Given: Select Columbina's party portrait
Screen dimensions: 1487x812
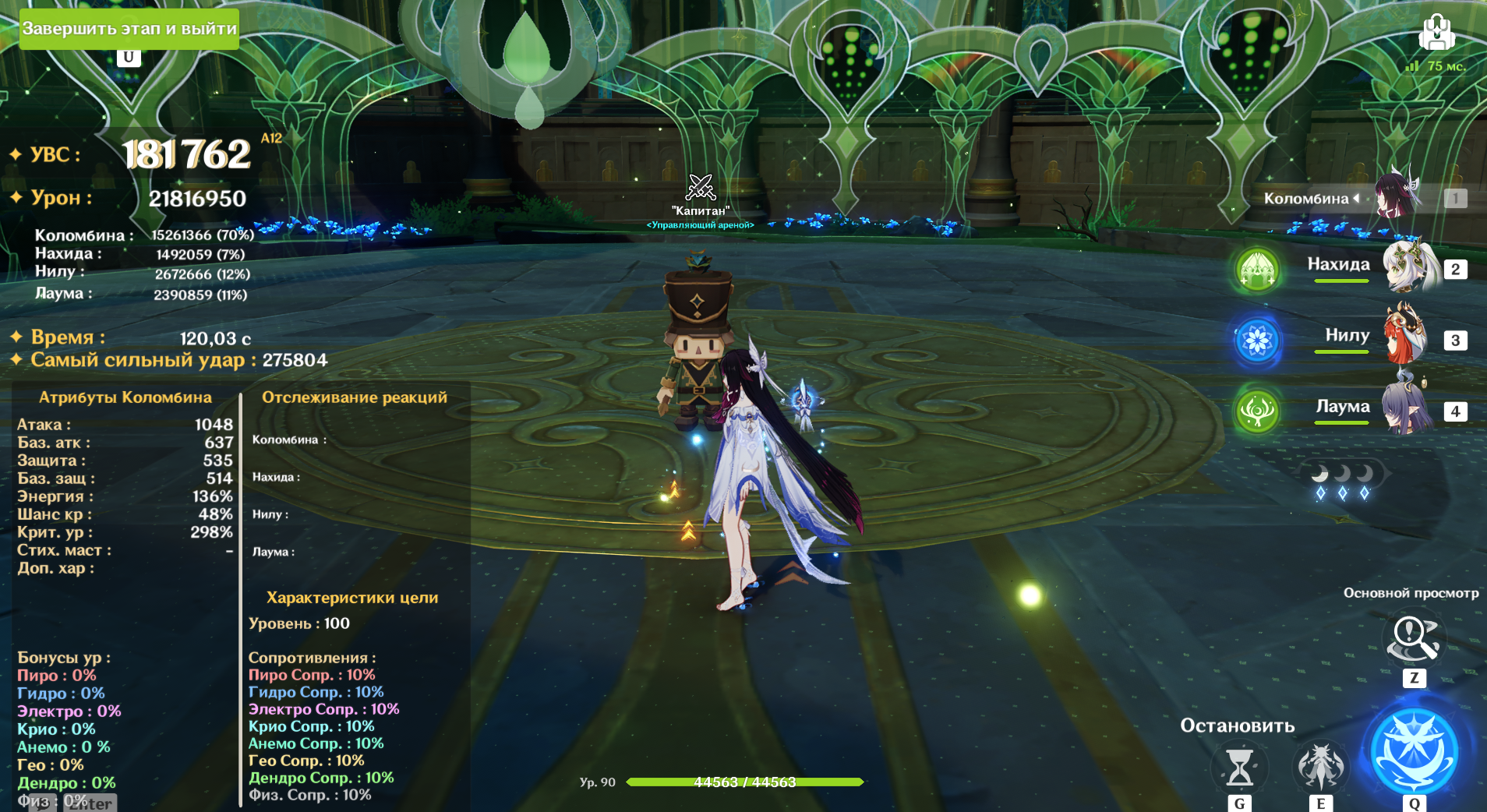Looking at the screenshot, I should coord(1397,196).
